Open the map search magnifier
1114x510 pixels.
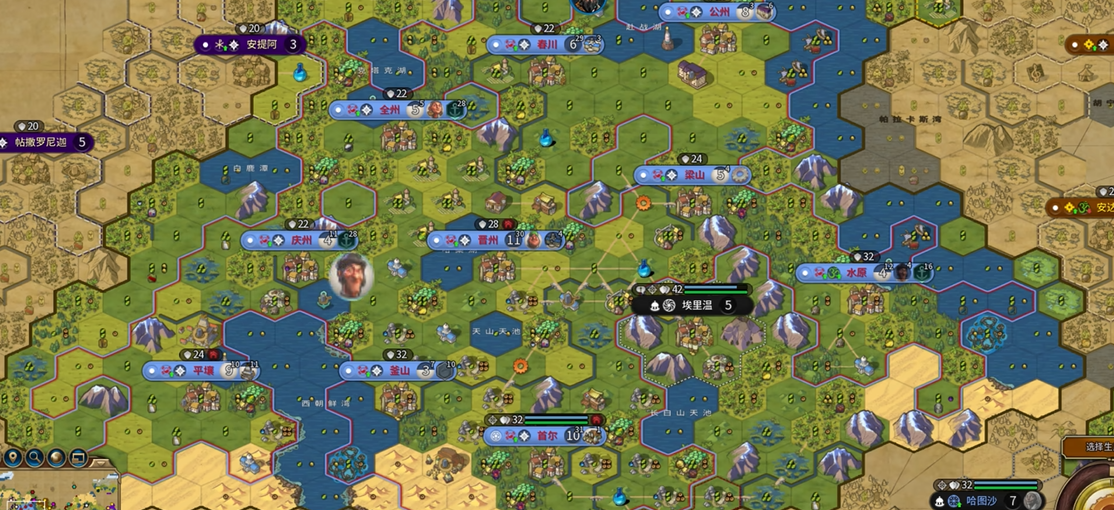[x=35, y=458]
